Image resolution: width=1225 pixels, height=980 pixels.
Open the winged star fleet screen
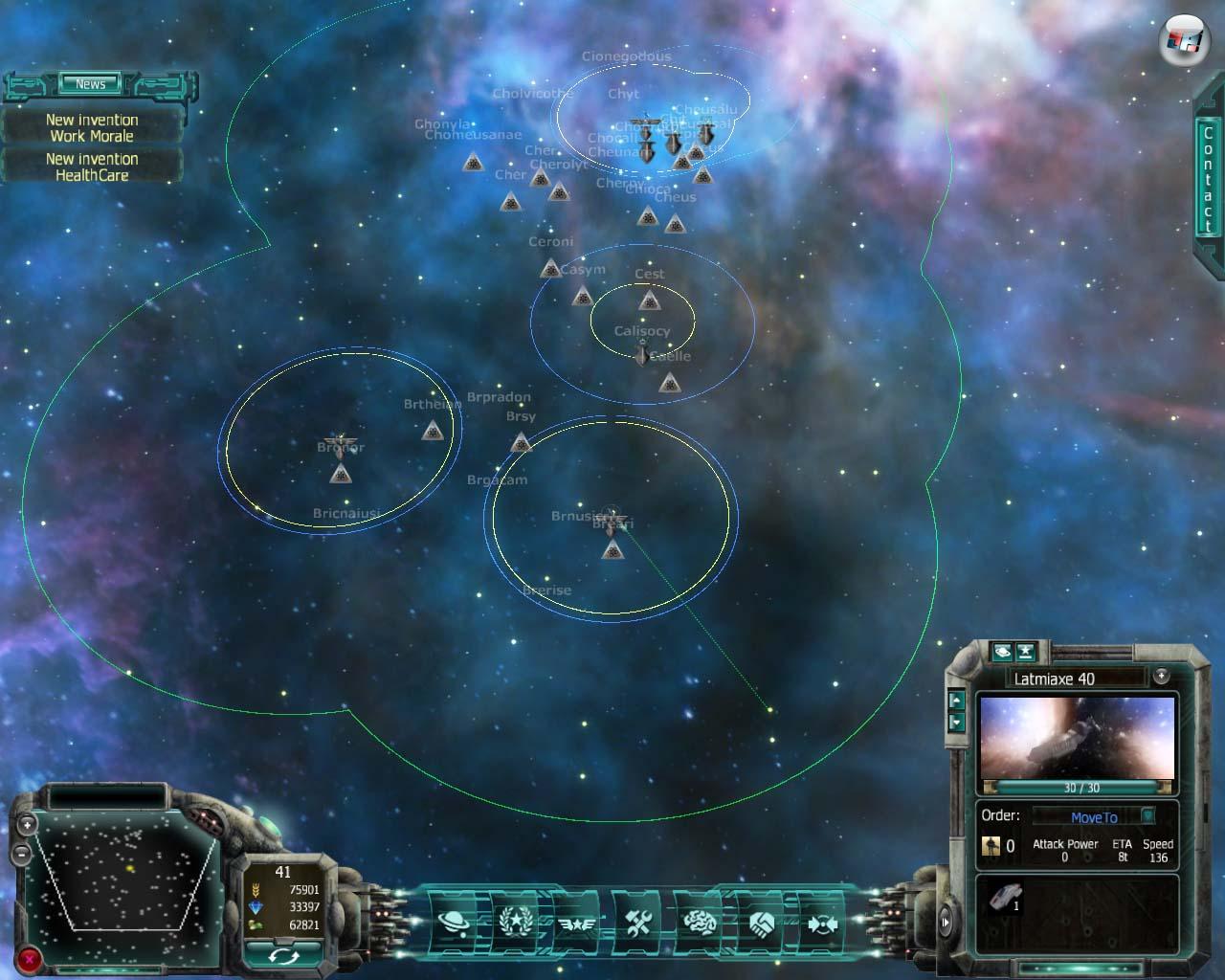click(x=576, y=924)
